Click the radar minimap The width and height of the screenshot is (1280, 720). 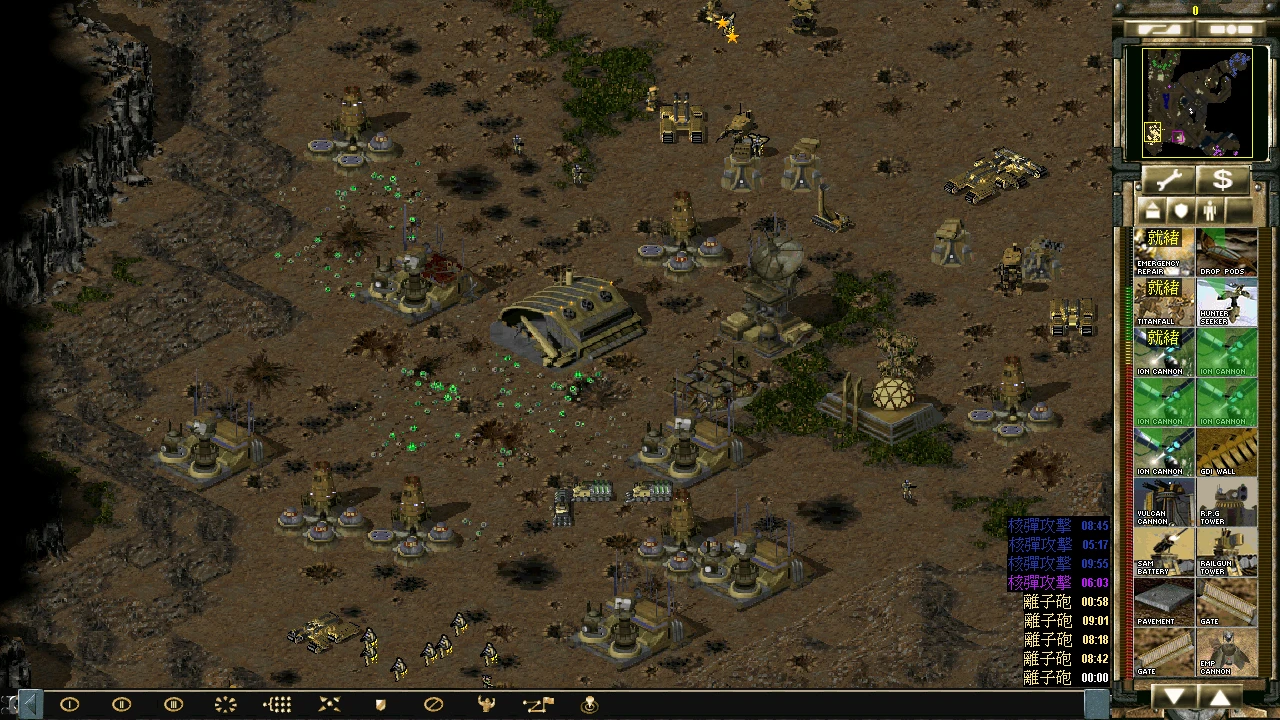click(1196, 102)
